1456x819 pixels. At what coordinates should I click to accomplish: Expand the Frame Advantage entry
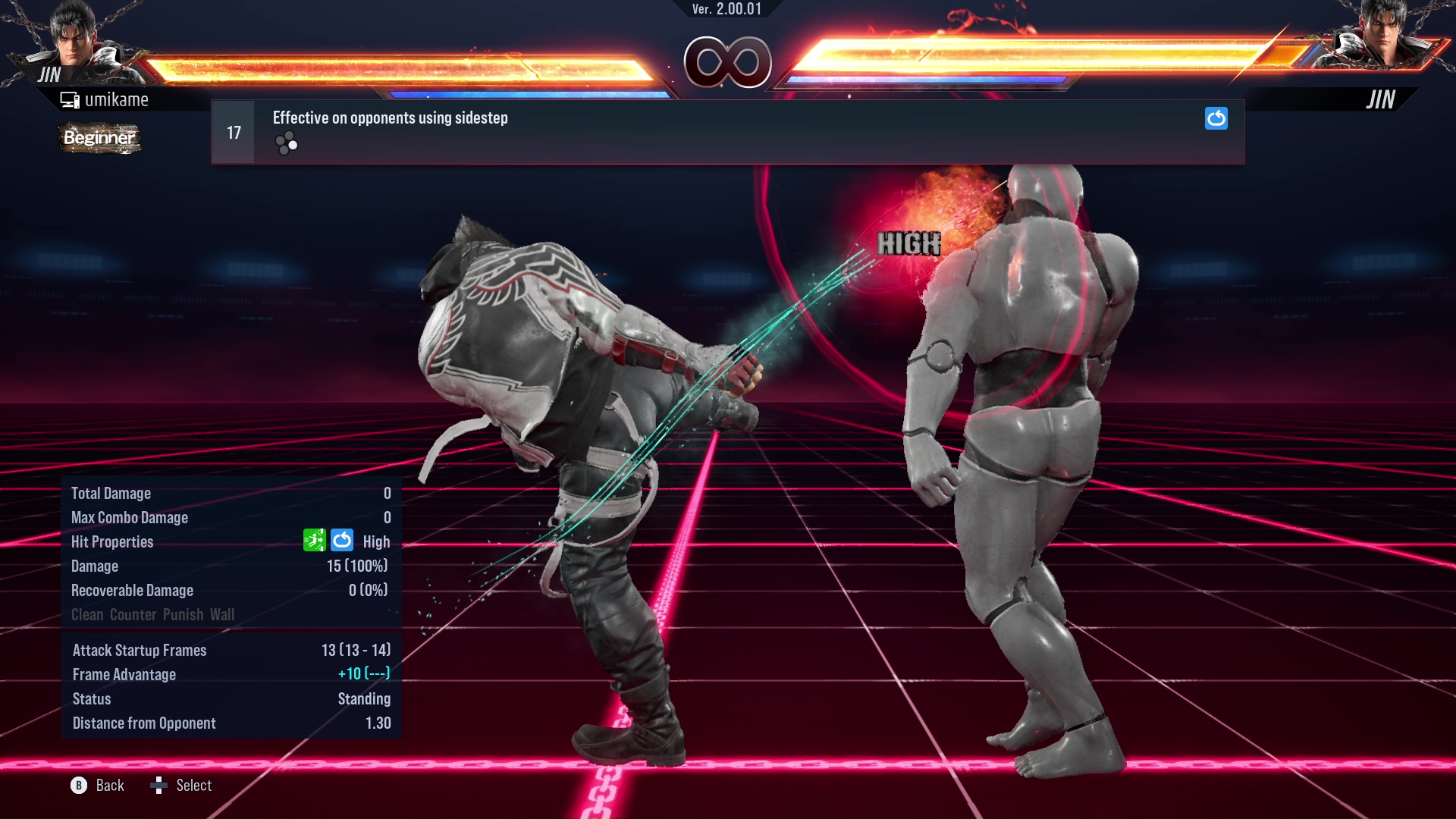point(124,674)
